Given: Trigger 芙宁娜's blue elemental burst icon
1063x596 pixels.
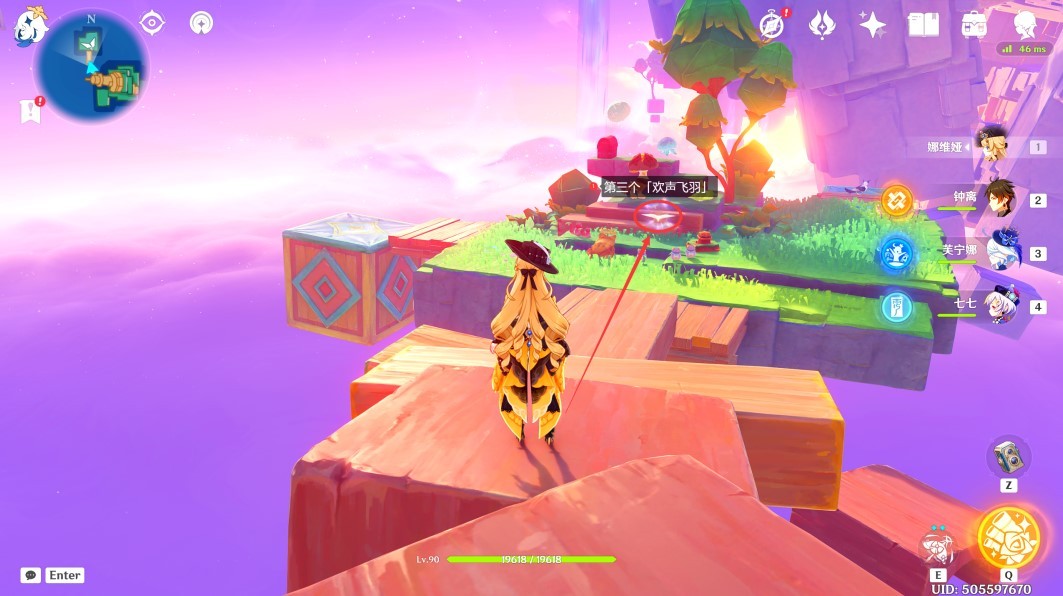Looking at the screenshot, I should [897, 254].
